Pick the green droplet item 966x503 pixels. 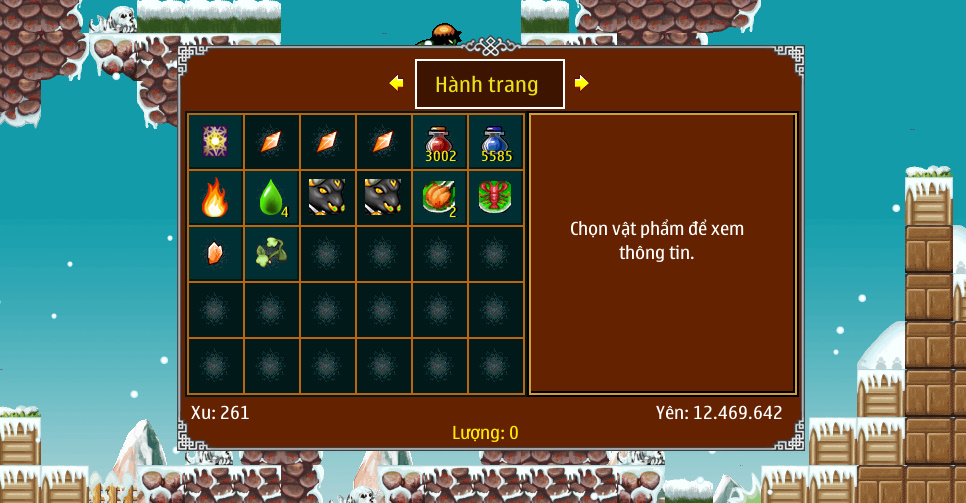272,198
